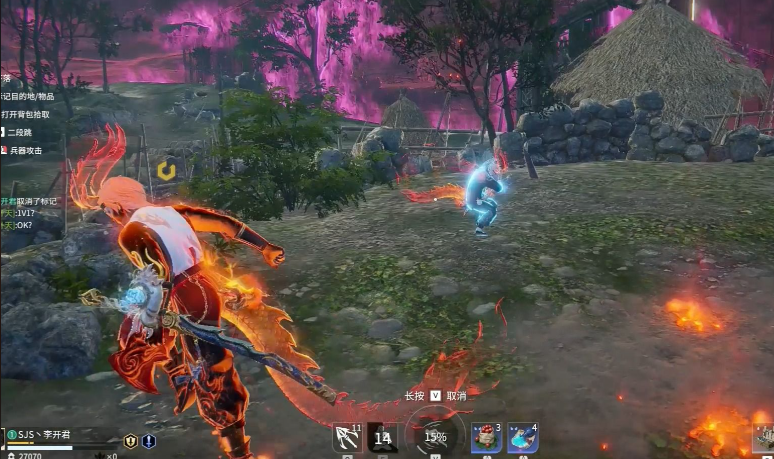Use the red-topped armor consumable with count 3
This screenshot has height=459, width=774.
coord(486,437)
